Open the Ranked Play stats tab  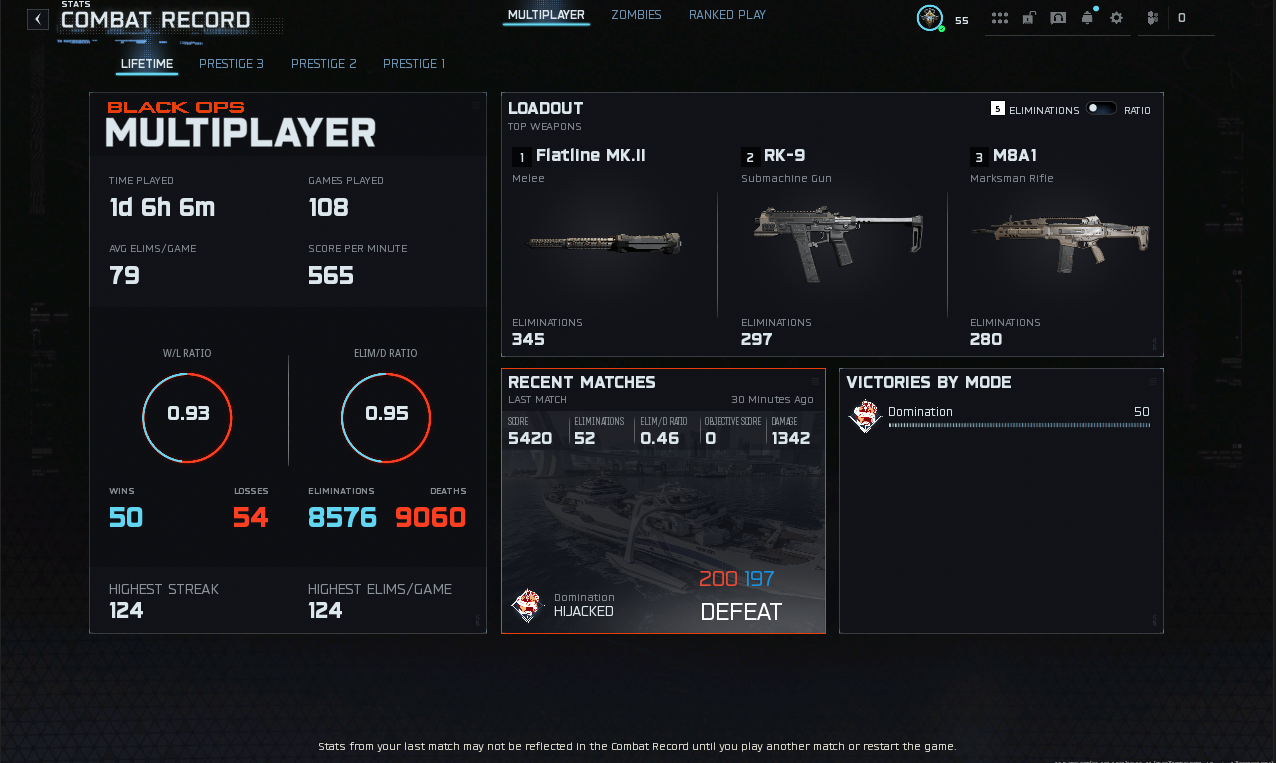click(x=727, y=15)
